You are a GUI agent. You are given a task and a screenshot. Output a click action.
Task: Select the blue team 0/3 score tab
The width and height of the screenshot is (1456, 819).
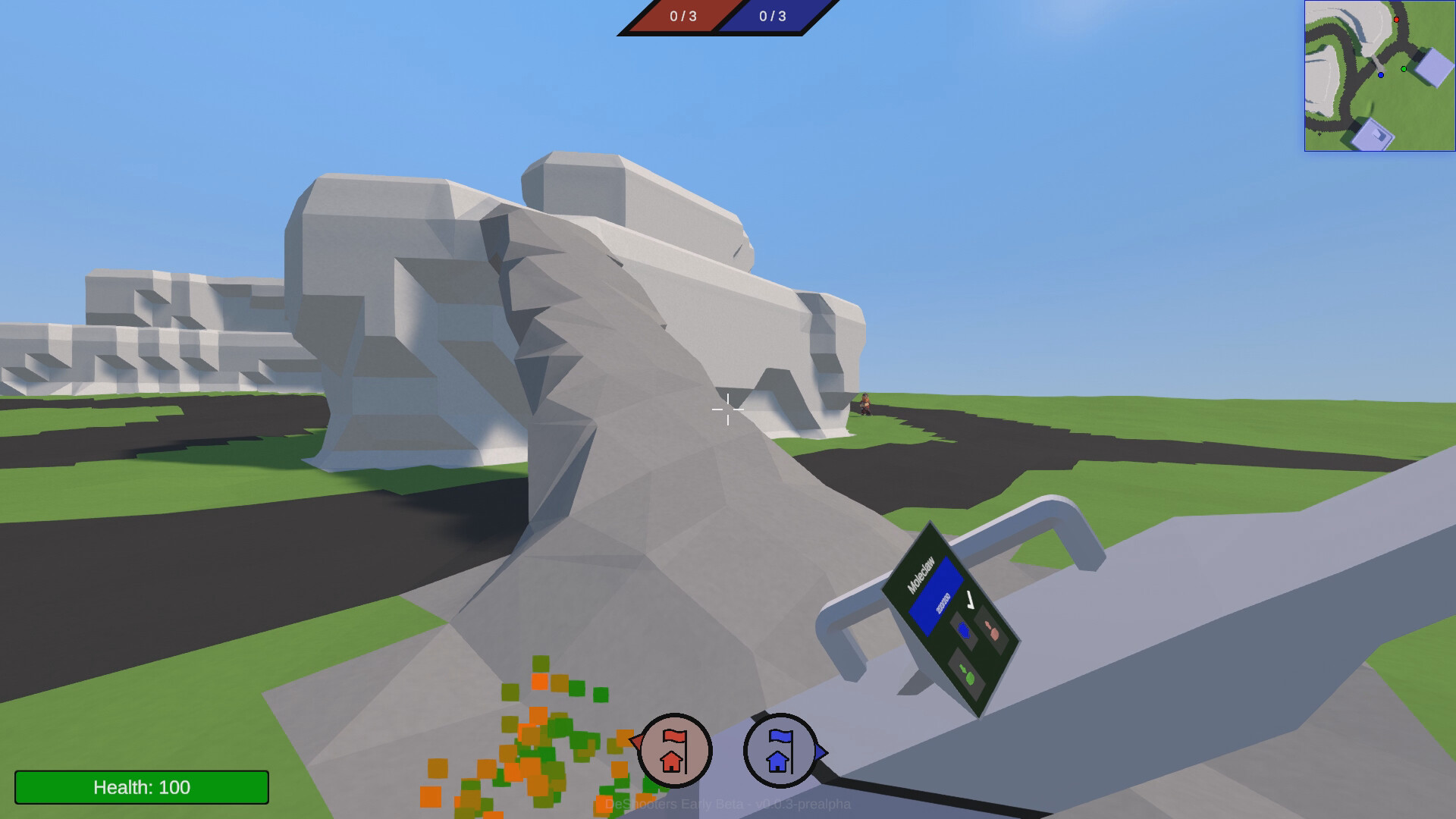click(x=773, y=17)
